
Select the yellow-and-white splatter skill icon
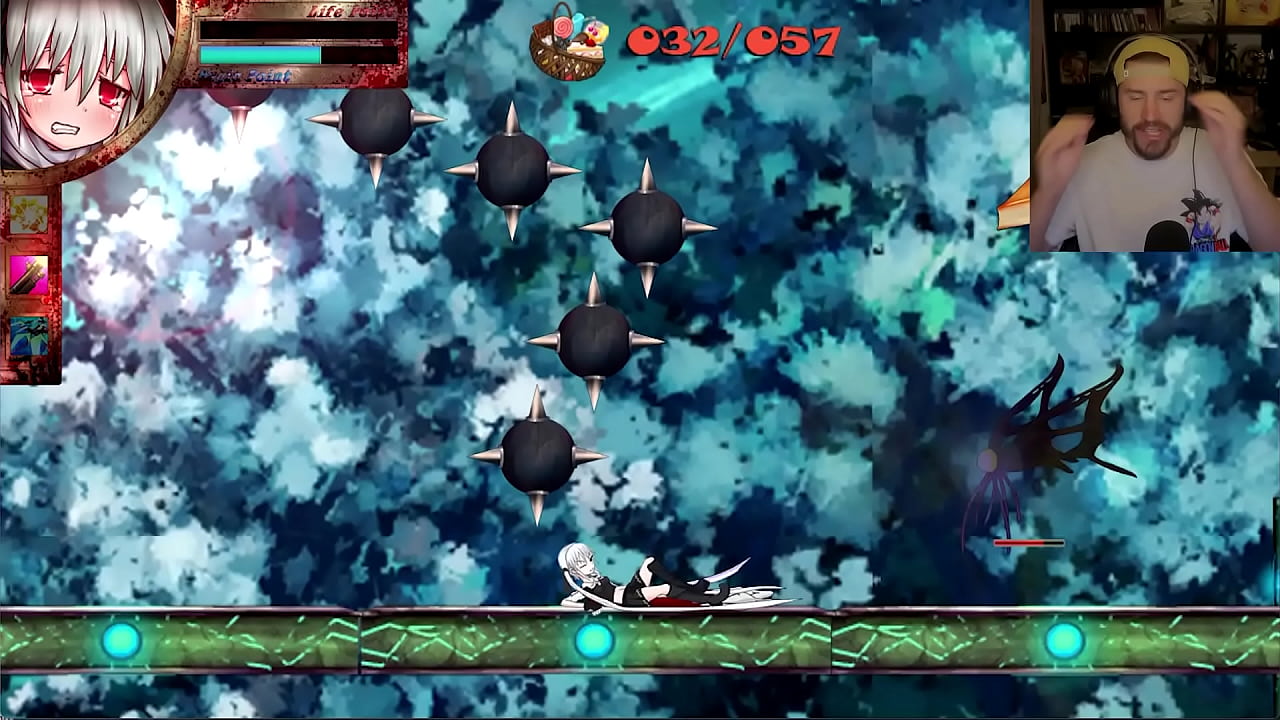pos(29,215)
